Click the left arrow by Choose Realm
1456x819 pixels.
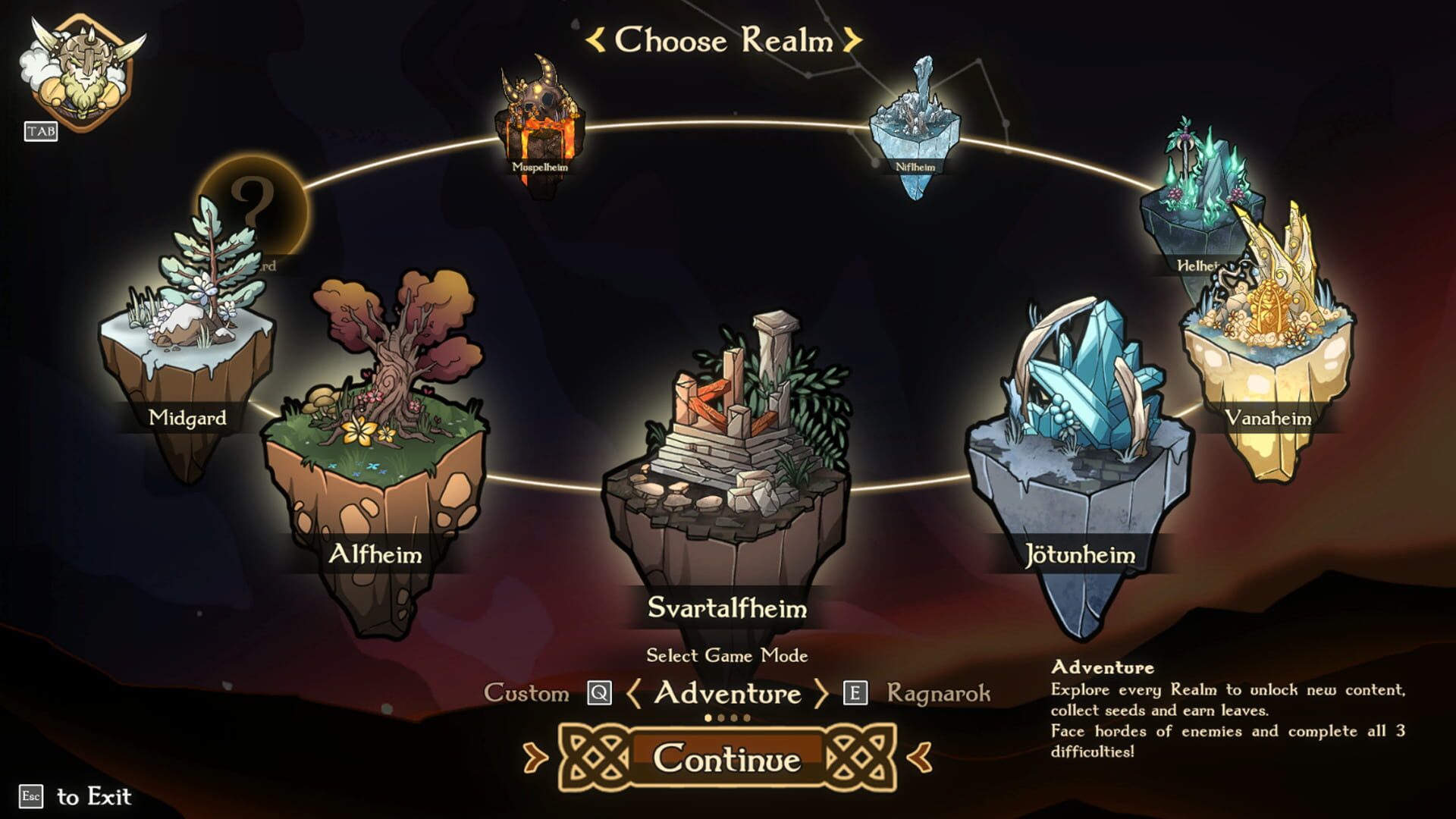(596, 40)
